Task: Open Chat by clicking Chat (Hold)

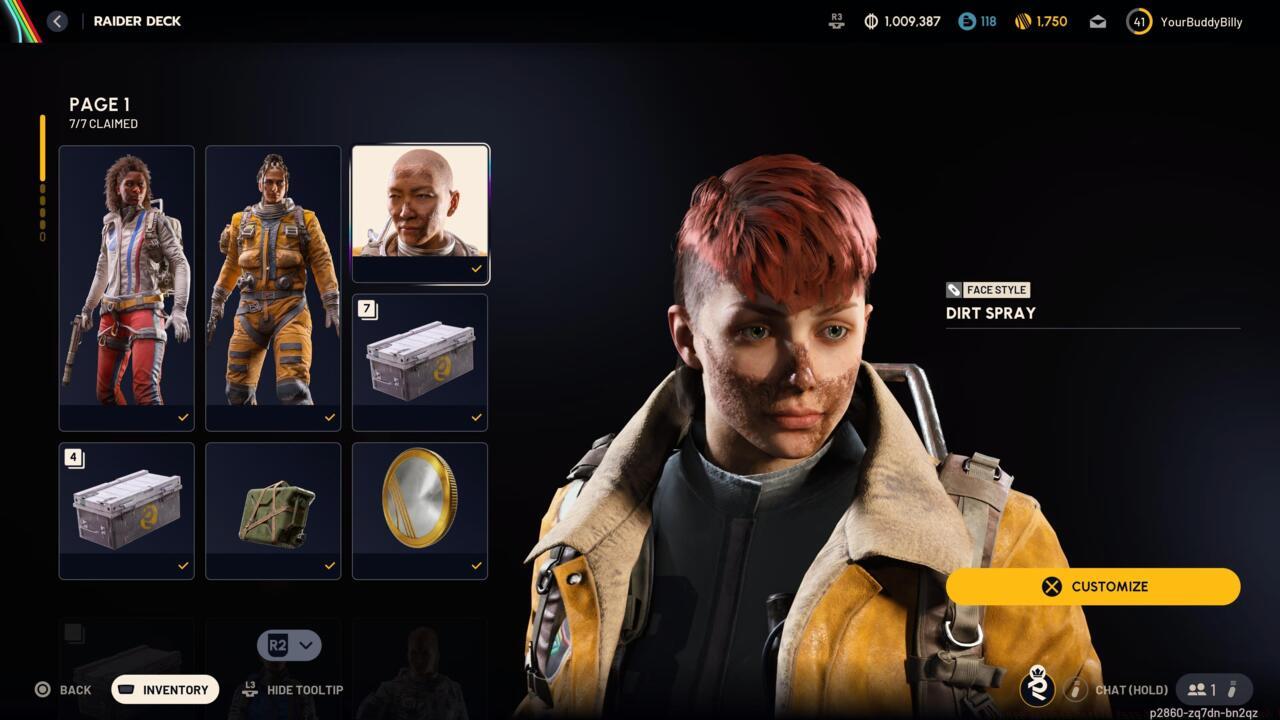Action: (x=1131, y=689)
